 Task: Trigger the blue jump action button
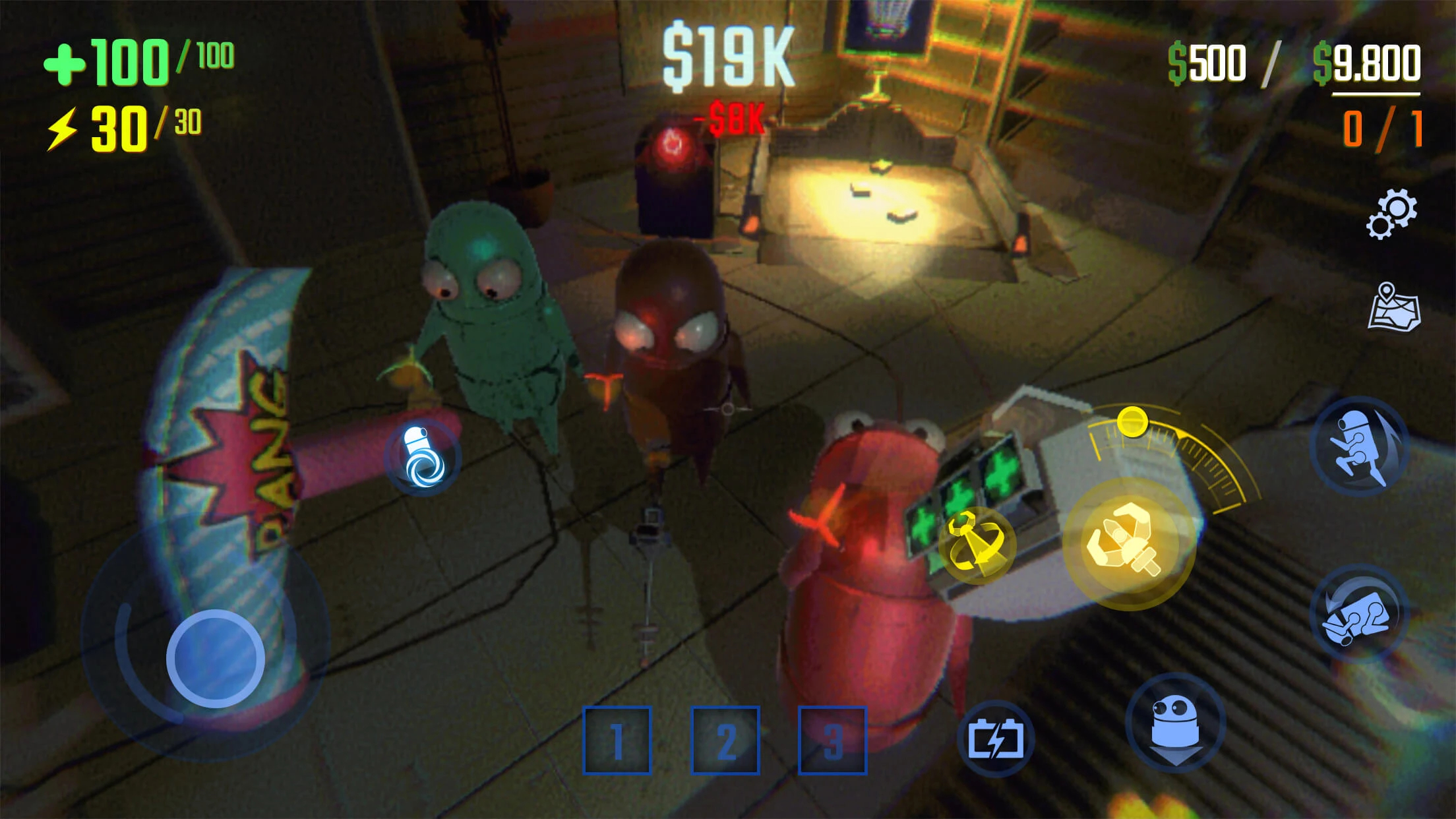[x=1360, y=446]
